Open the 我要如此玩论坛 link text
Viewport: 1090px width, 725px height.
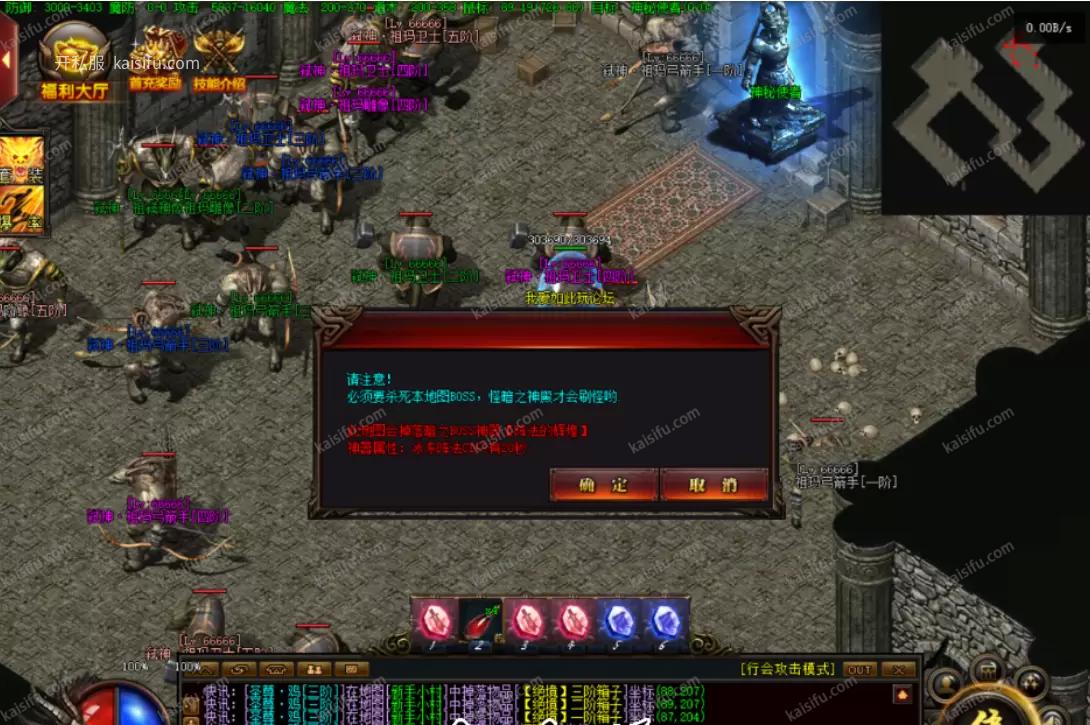pos(570,298)
